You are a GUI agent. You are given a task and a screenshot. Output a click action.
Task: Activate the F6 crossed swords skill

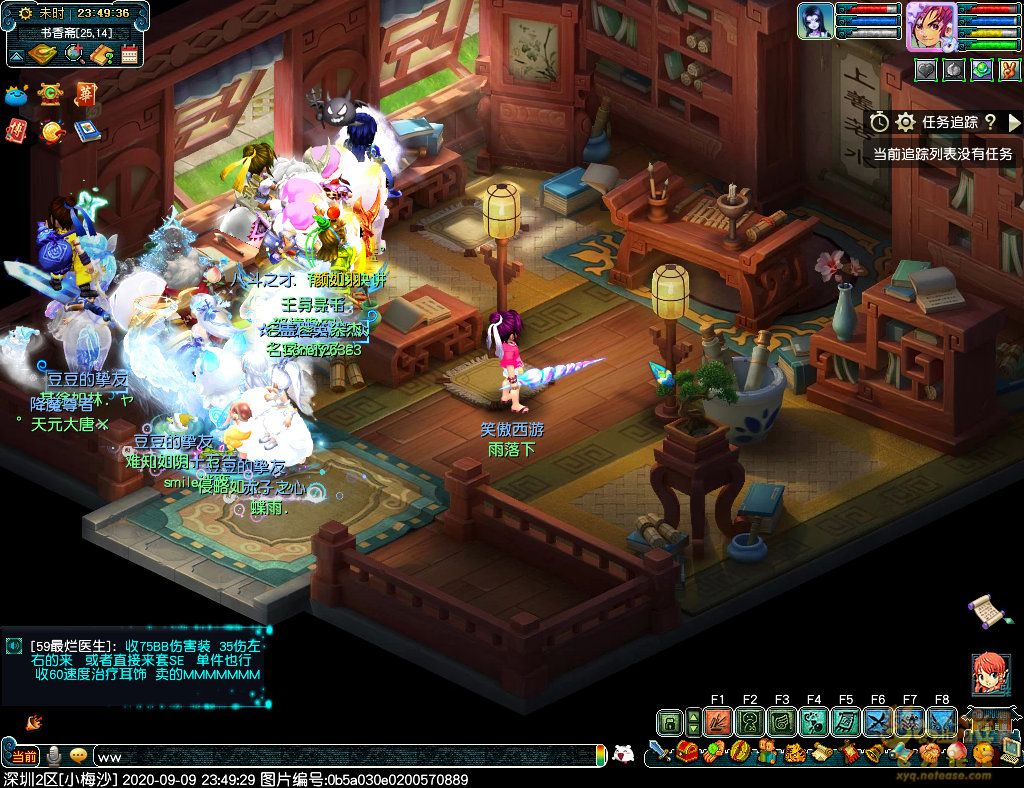pyautogui.click(x=878, y=721)
